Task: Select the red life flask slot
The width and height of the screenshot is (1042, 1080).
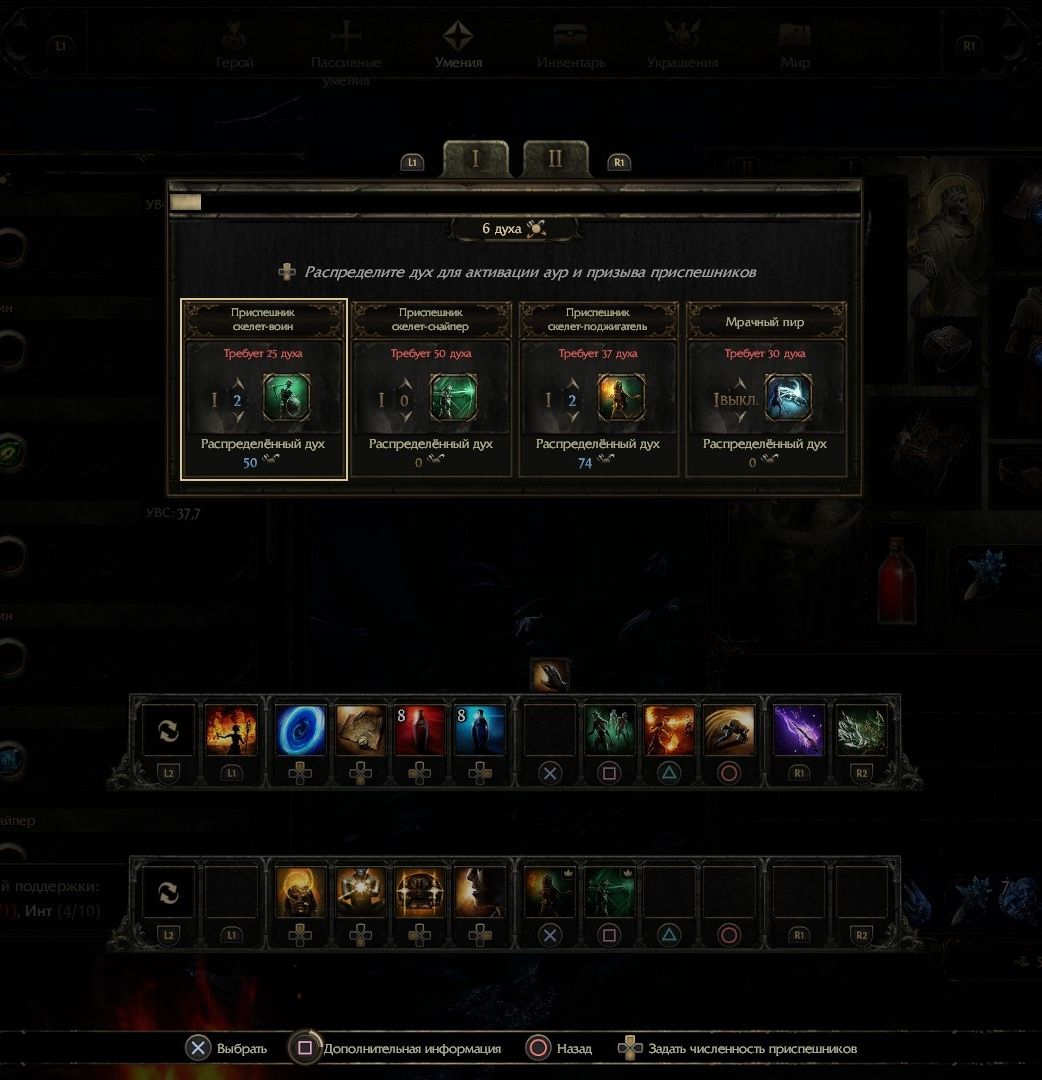Action: point(420,730)
